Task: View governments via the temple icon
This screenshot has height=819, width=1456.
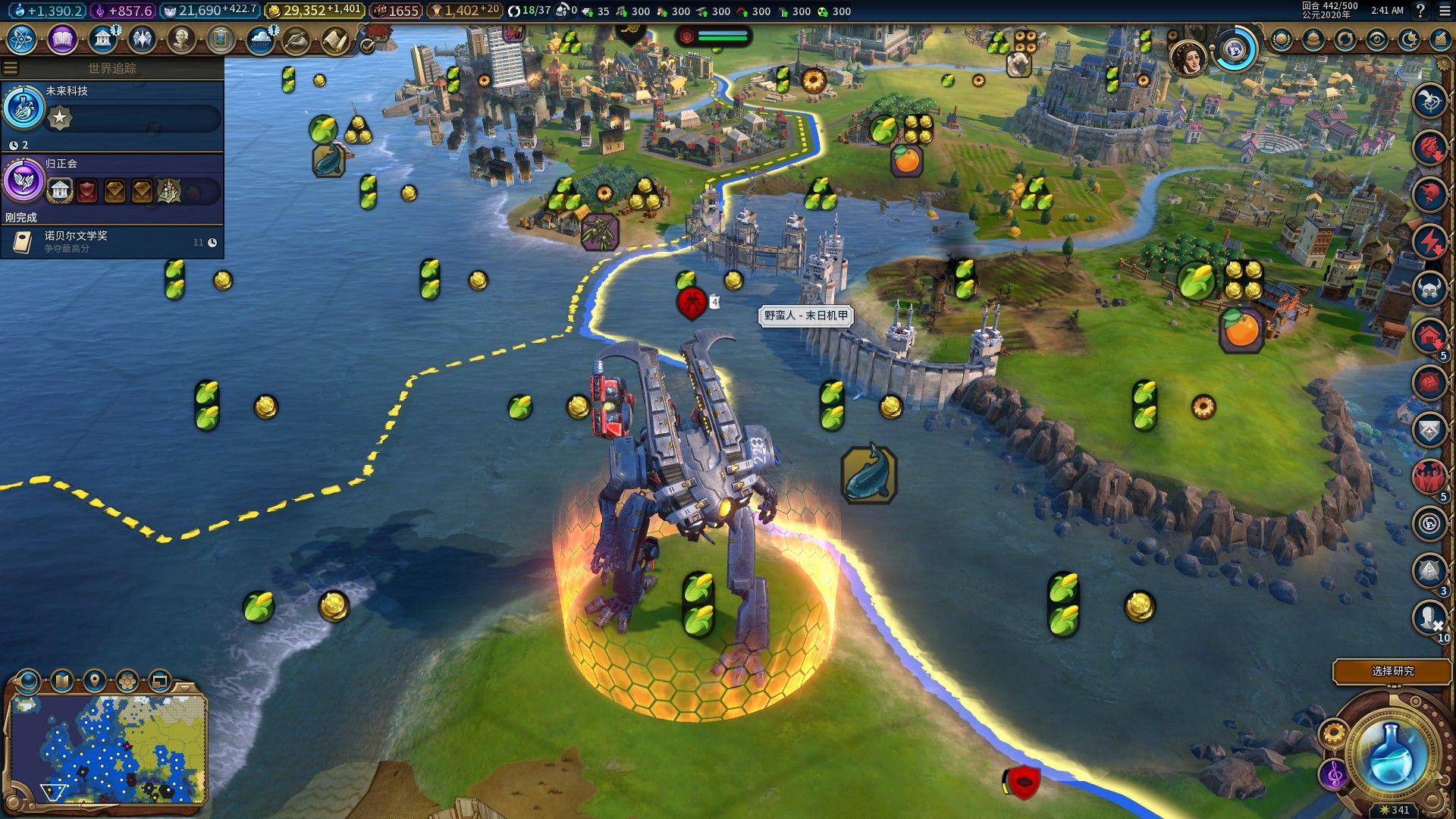Action: (102, 39)
